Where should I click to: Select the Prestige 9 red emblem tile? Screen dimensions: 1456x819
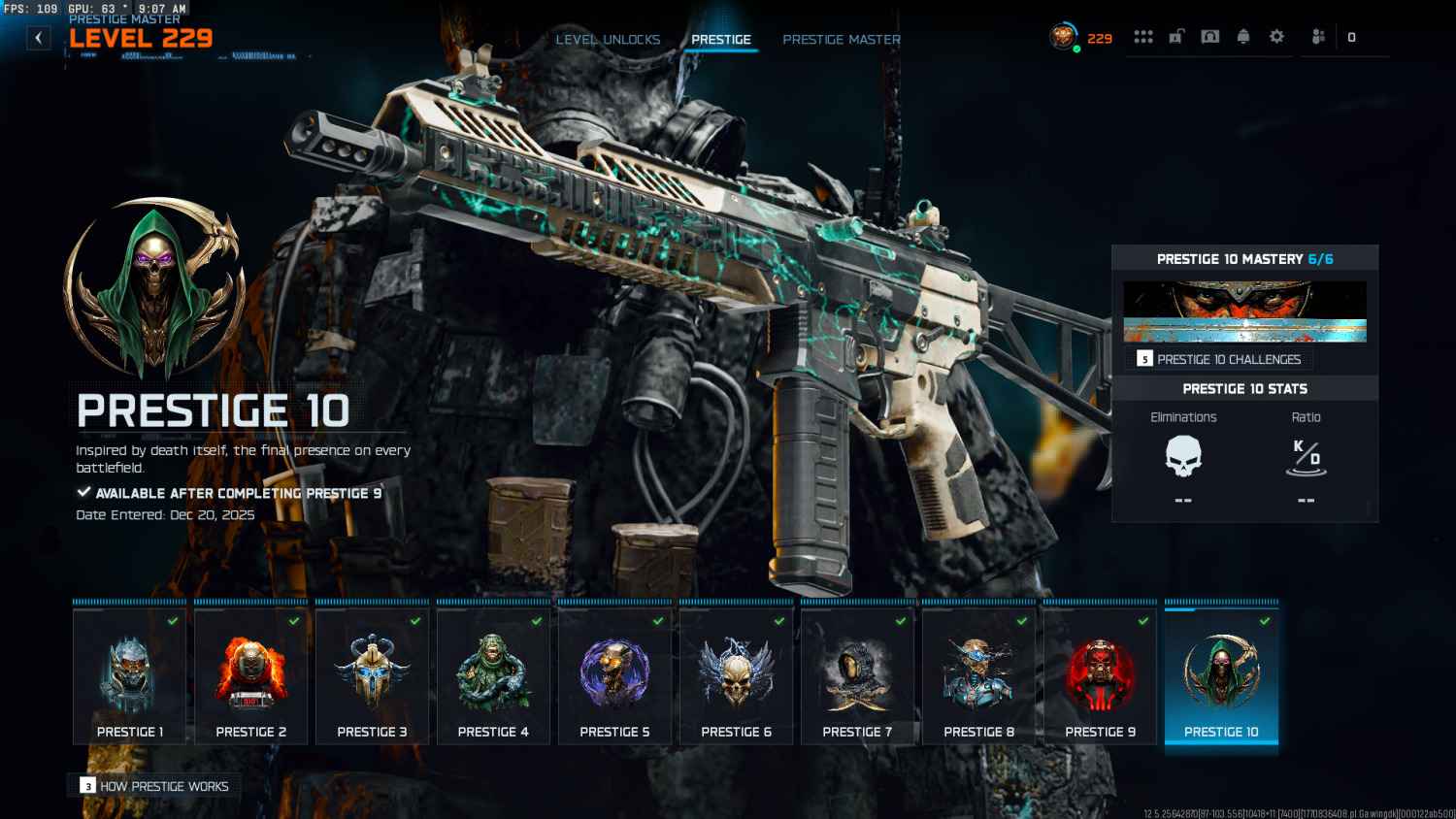point(1100,676)
